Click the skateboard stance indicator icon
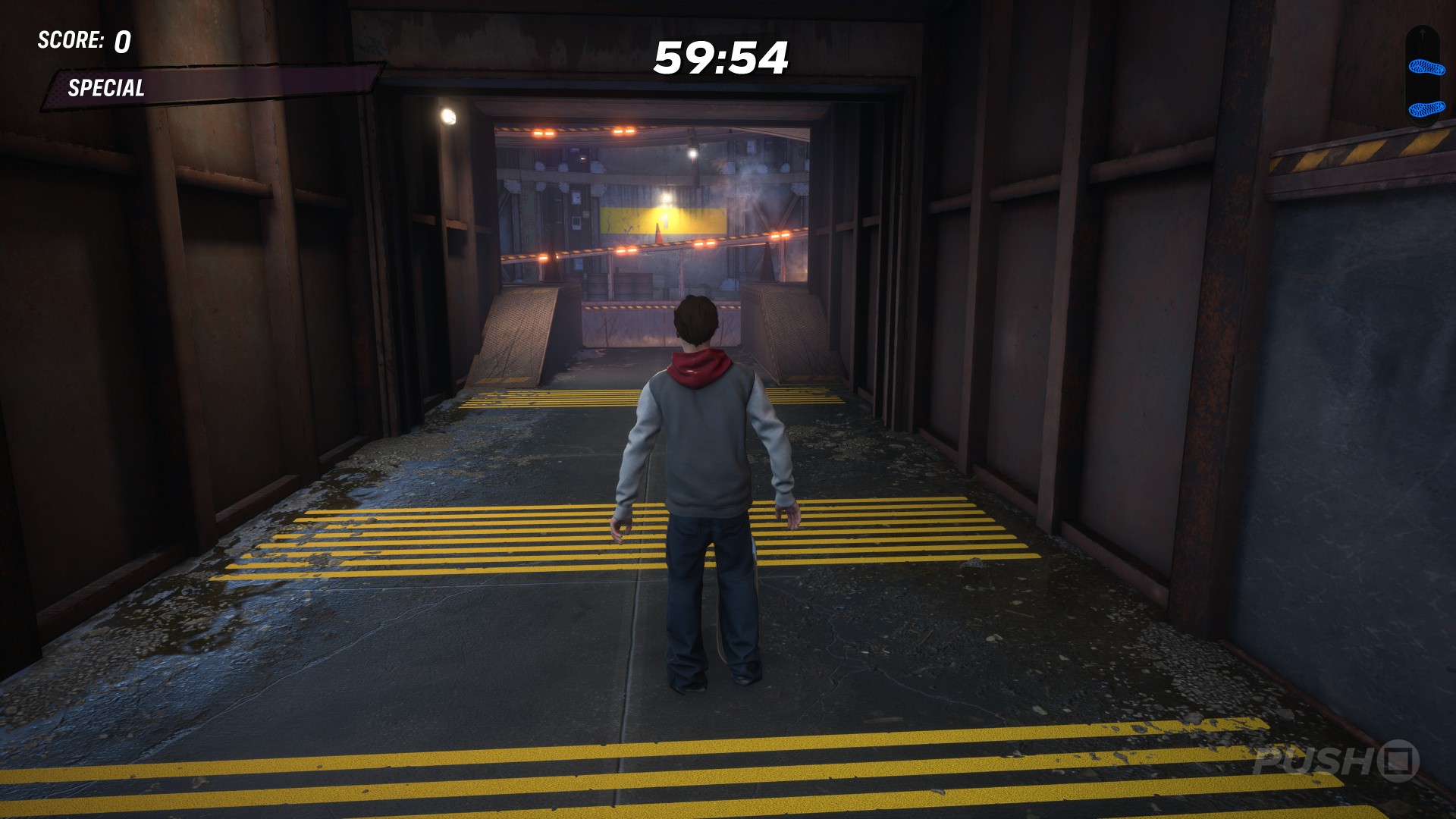 (1422, 77)
